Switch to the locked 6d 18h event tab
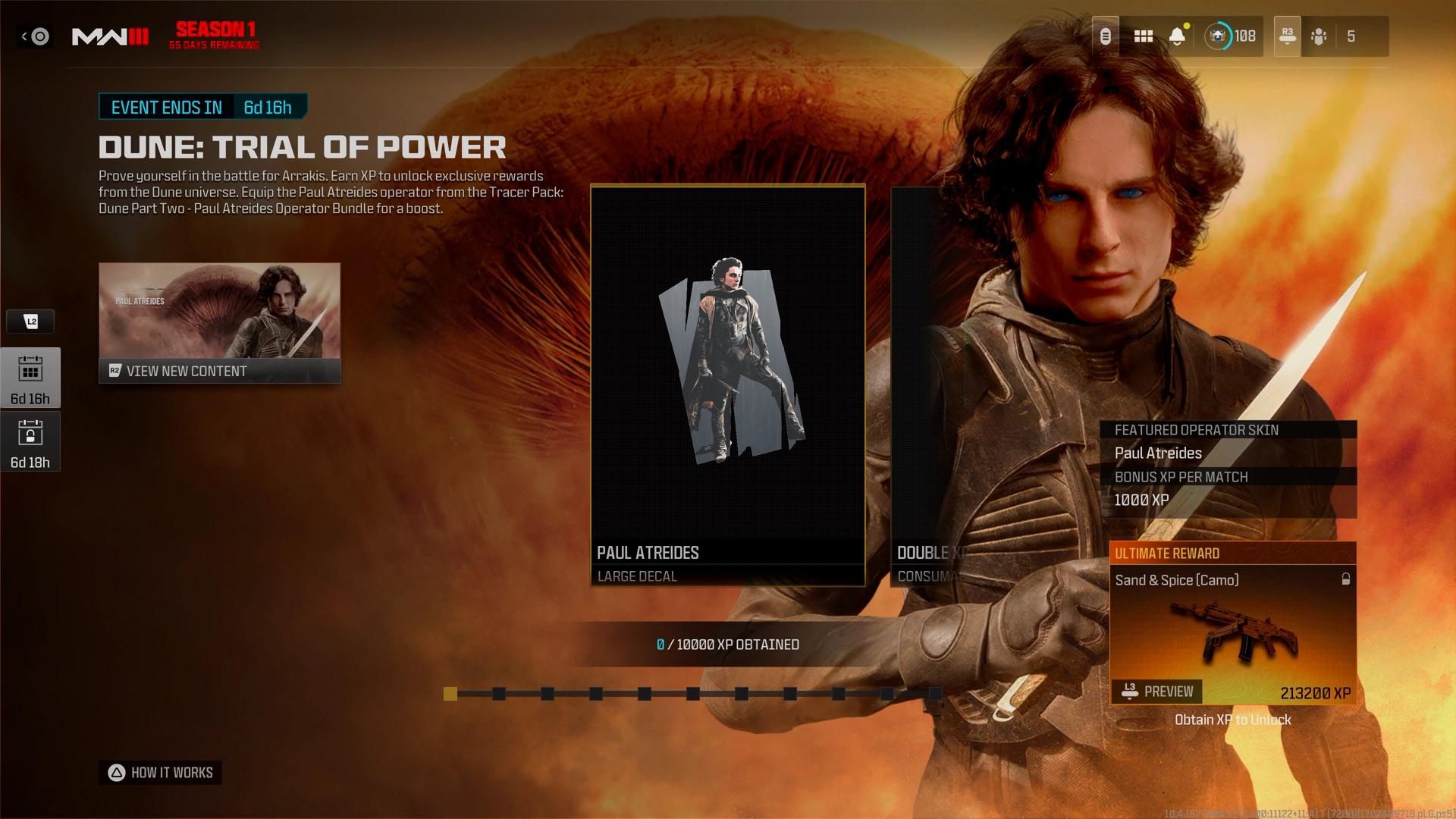Viewport: 1456px width, 819px height. tap(30, 442)
